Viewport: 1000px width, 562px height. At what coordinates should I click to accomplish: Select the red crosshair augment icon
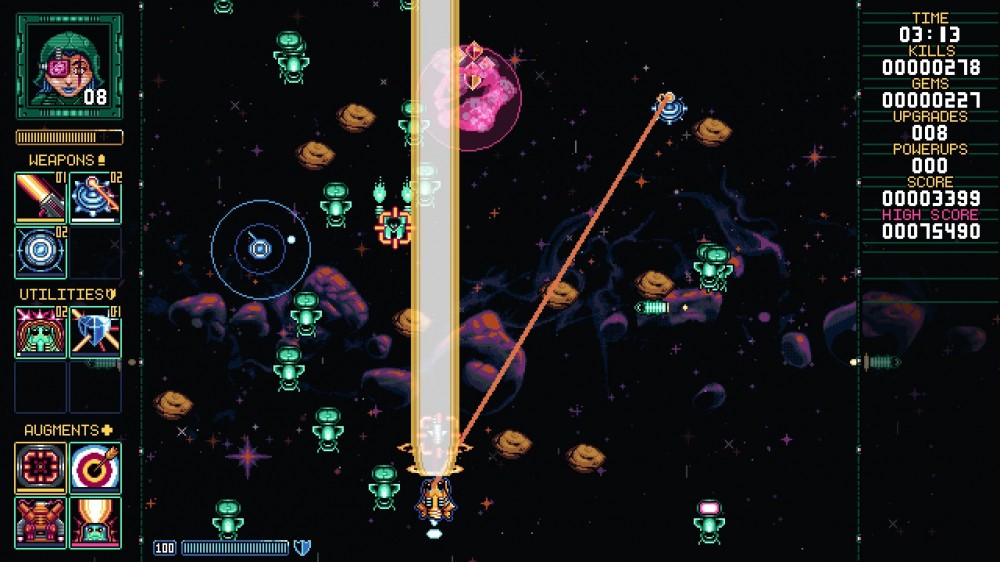pyautogui.click(x=41, y=468)
